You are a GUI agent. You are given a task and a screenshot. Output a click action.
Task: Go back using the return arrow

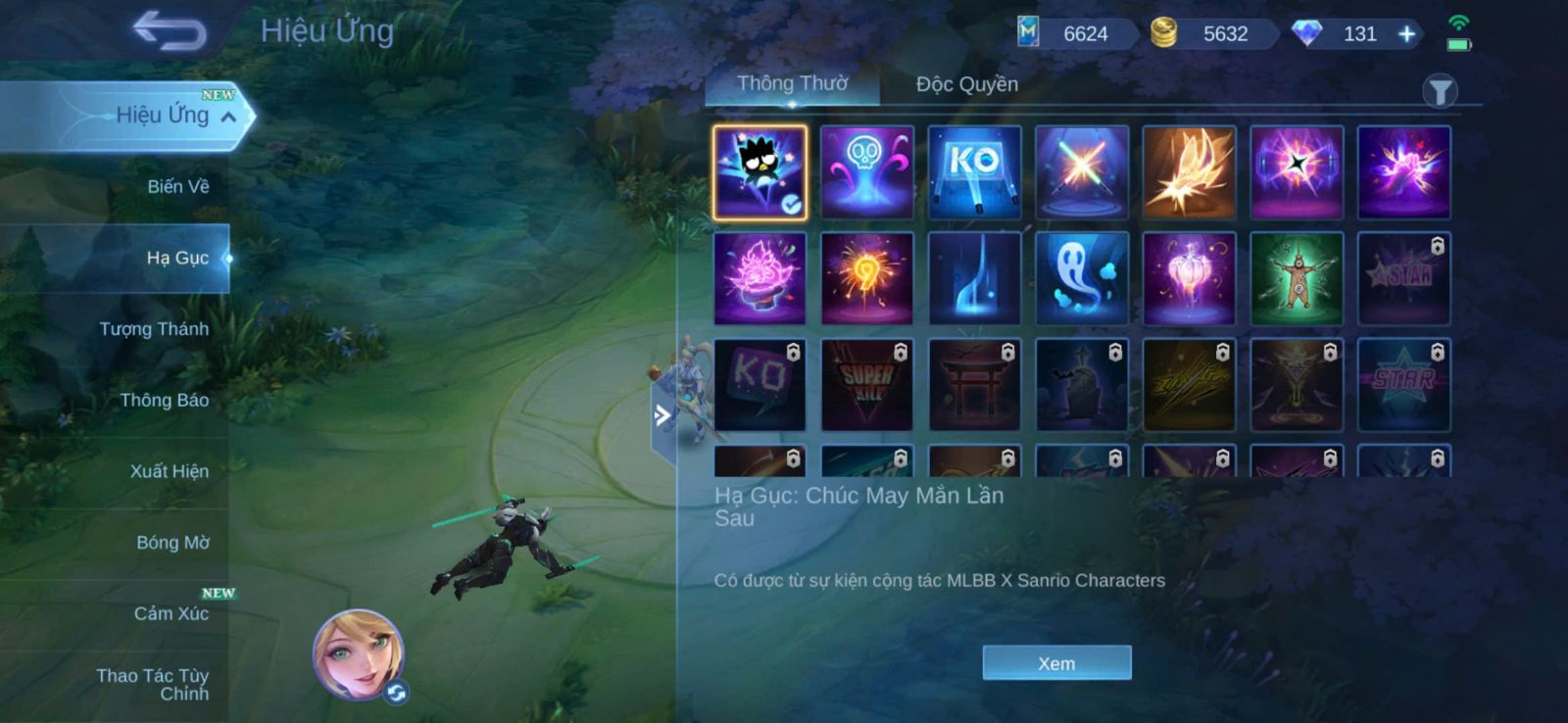click(x=170, y=30)
